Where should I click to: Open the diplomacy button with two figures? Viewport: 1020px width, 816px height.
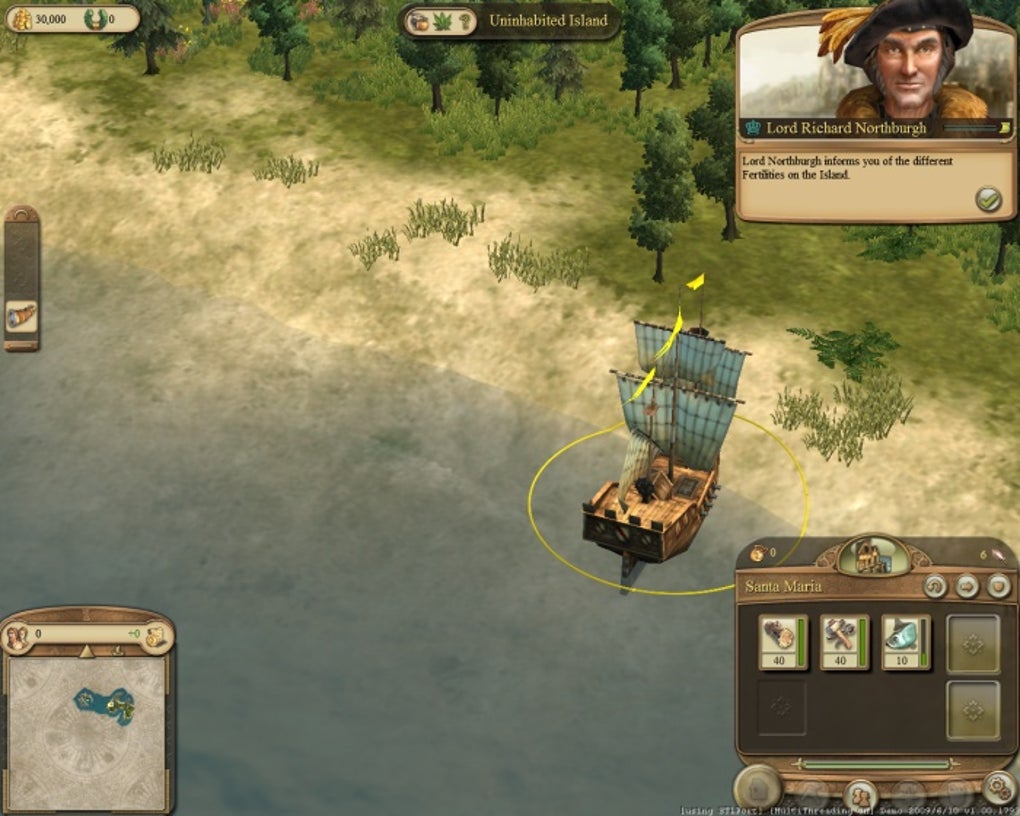click(859, 795)
